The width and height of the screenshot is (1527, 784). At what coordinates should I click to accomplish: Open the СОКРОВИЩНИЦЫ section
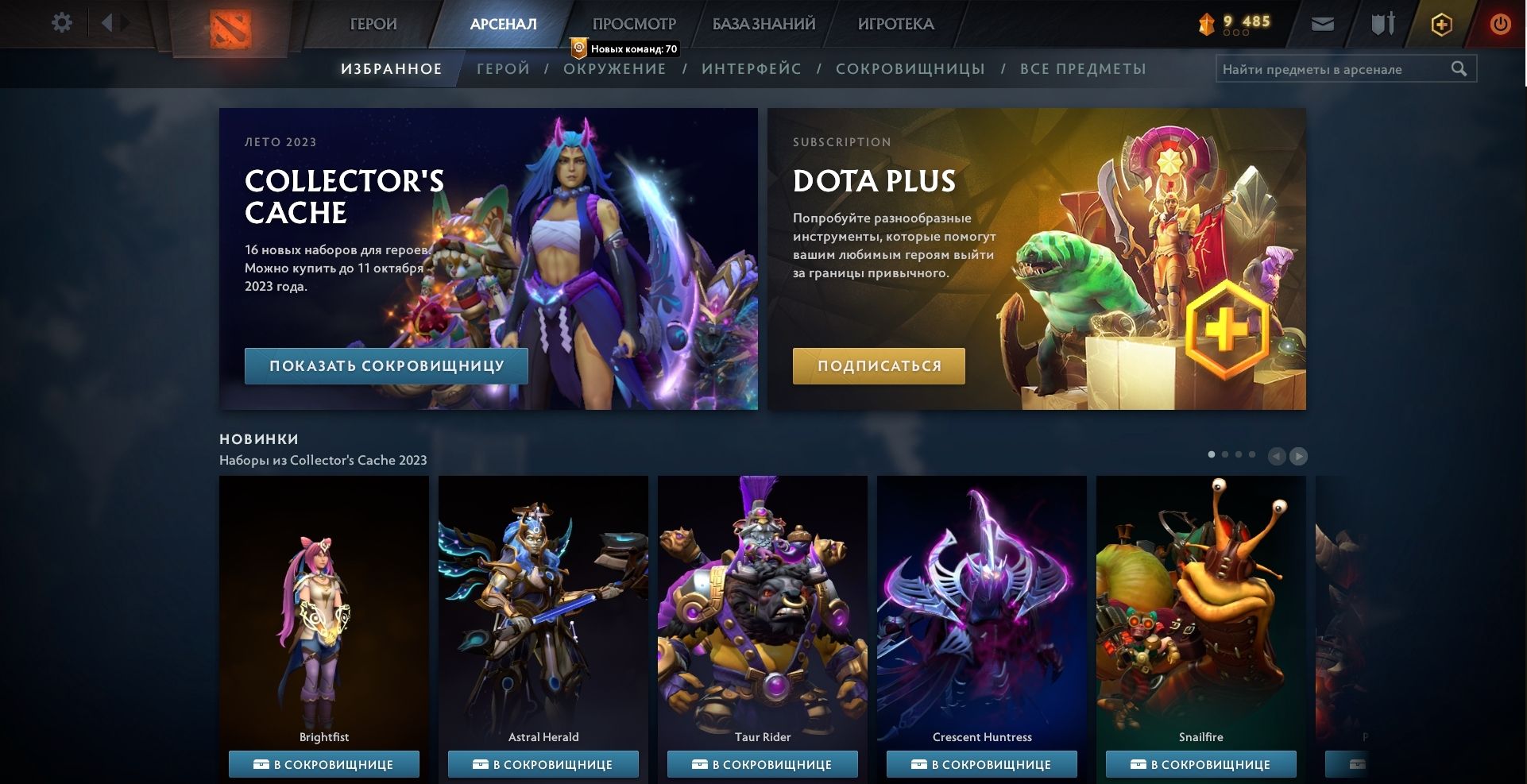[910, 68]
